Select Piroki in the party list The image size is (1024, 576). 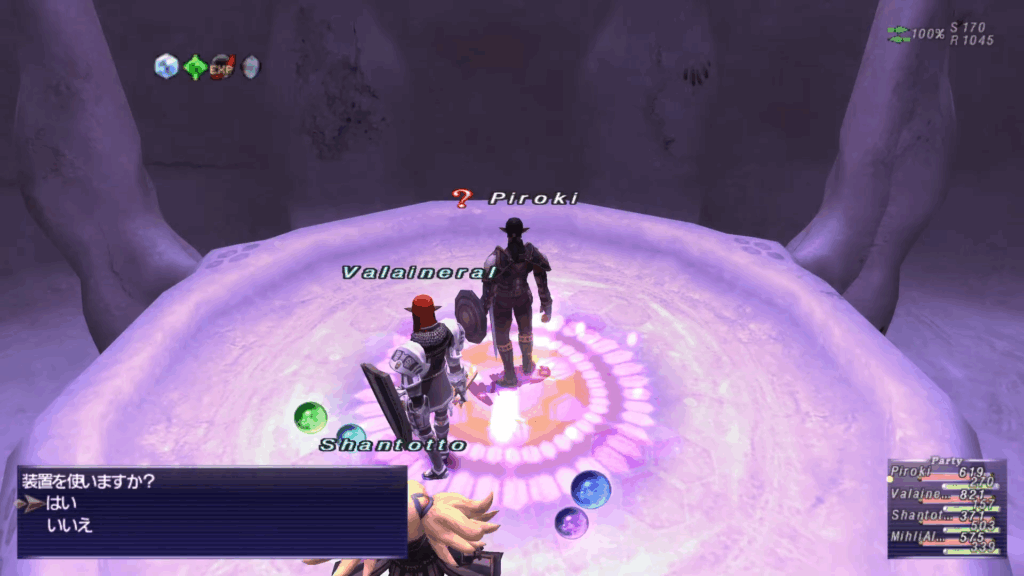(910, 473)
